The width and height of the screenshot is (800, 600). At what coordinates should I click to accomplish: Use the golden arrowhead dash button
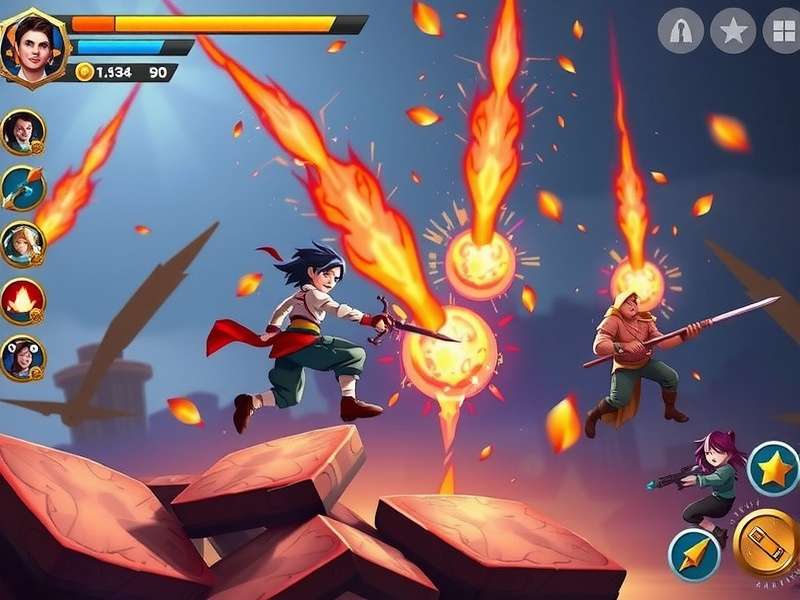pyautogui.click(x=693, y=554)
